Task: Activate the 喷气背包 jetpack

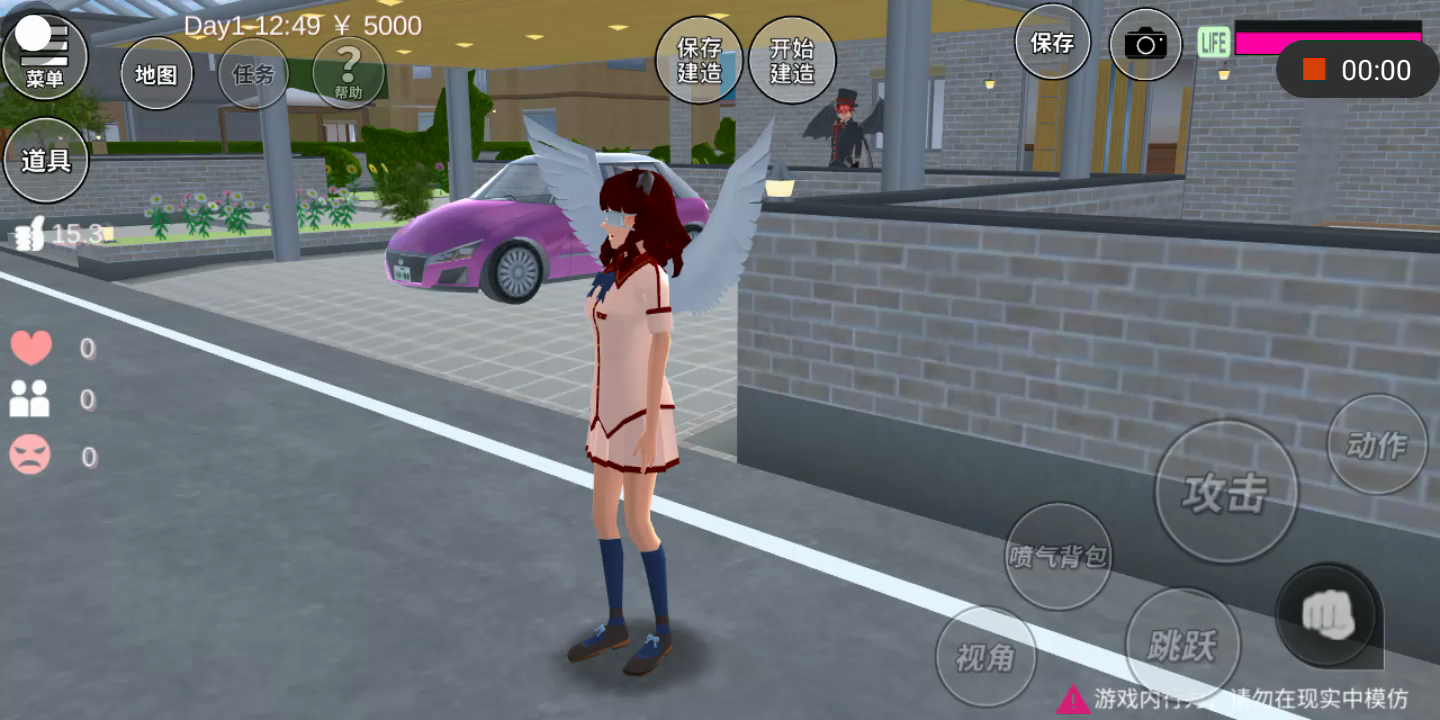Action: (1058, 556)
